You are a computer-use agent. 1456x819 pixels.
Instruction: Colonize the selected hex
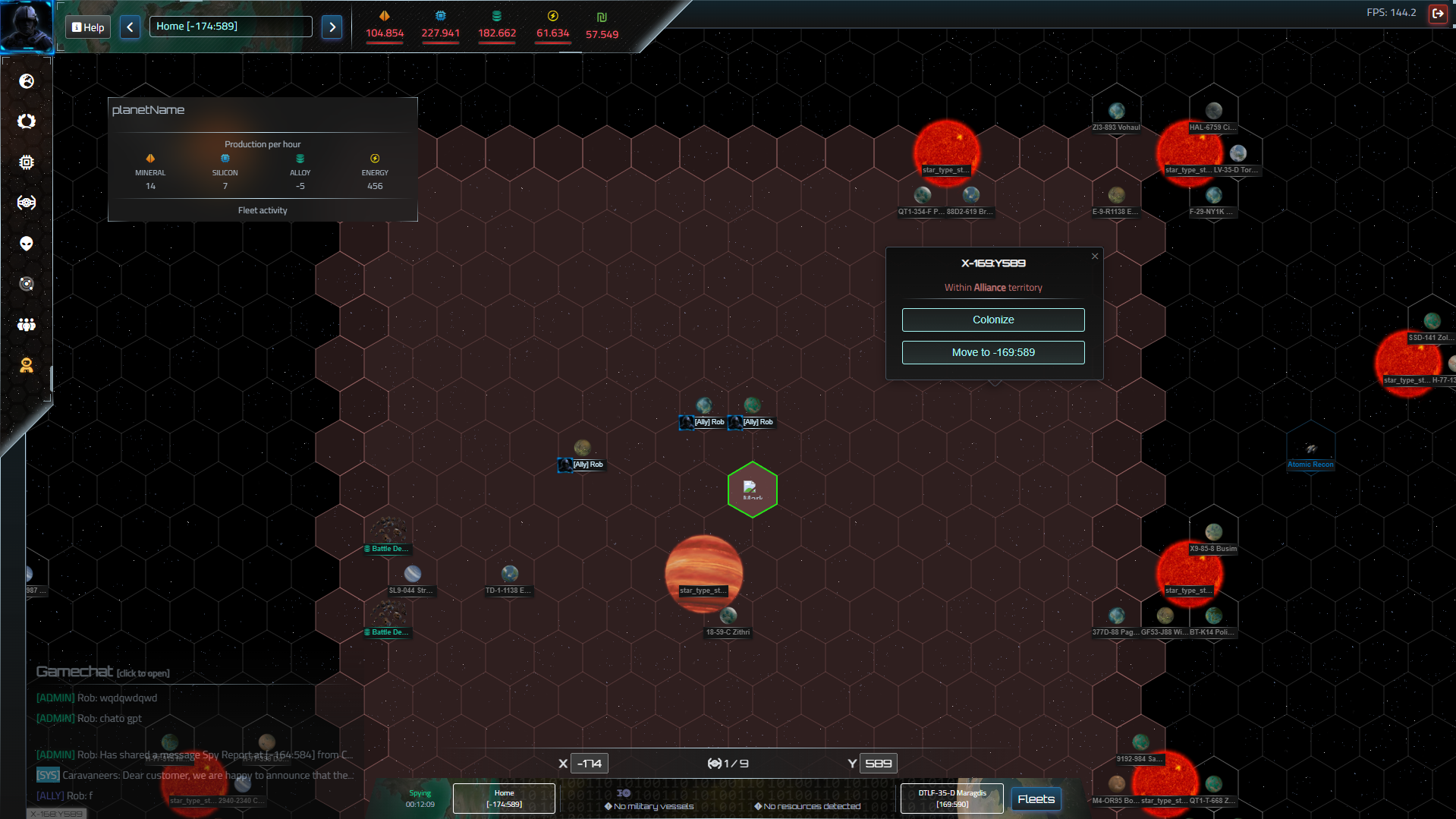(x=992, y=320)
